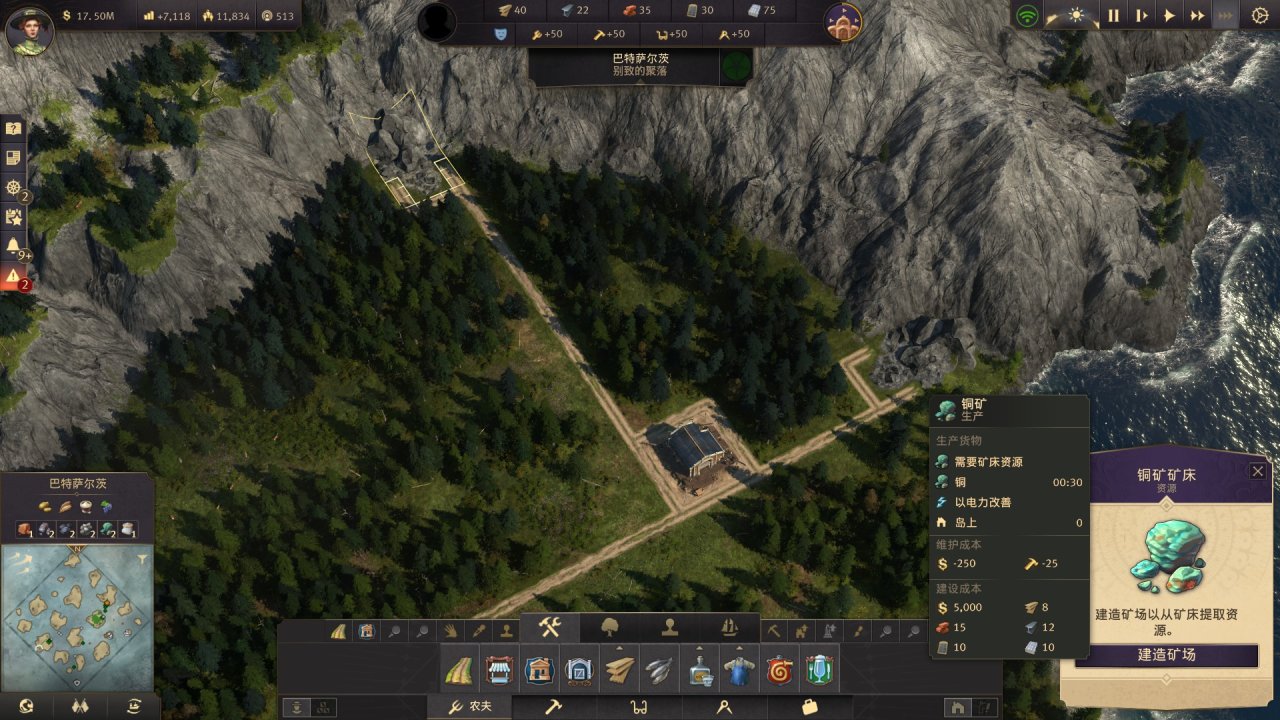The height and width of the screenshot is (720, 1280).
Task: Pause the game speed
Action: (x=1113, y=16)
